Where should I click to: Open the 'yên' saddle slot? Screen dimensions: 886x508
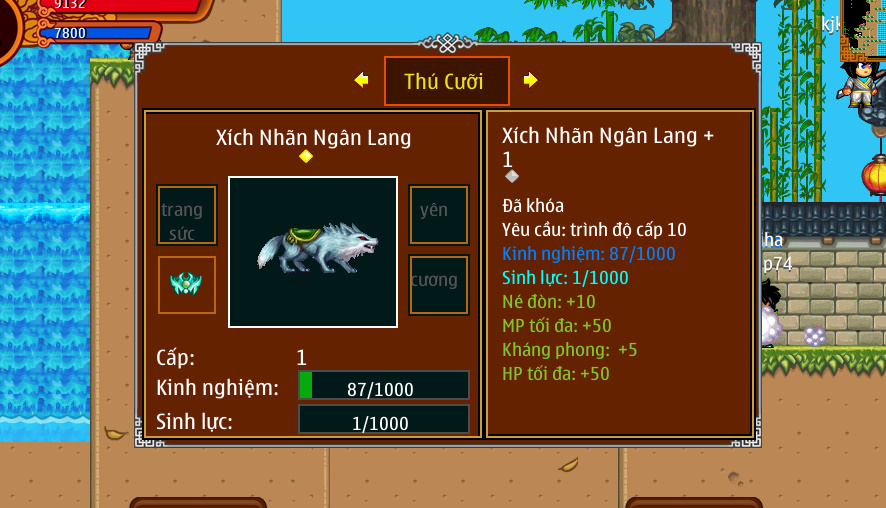point(438,214)
